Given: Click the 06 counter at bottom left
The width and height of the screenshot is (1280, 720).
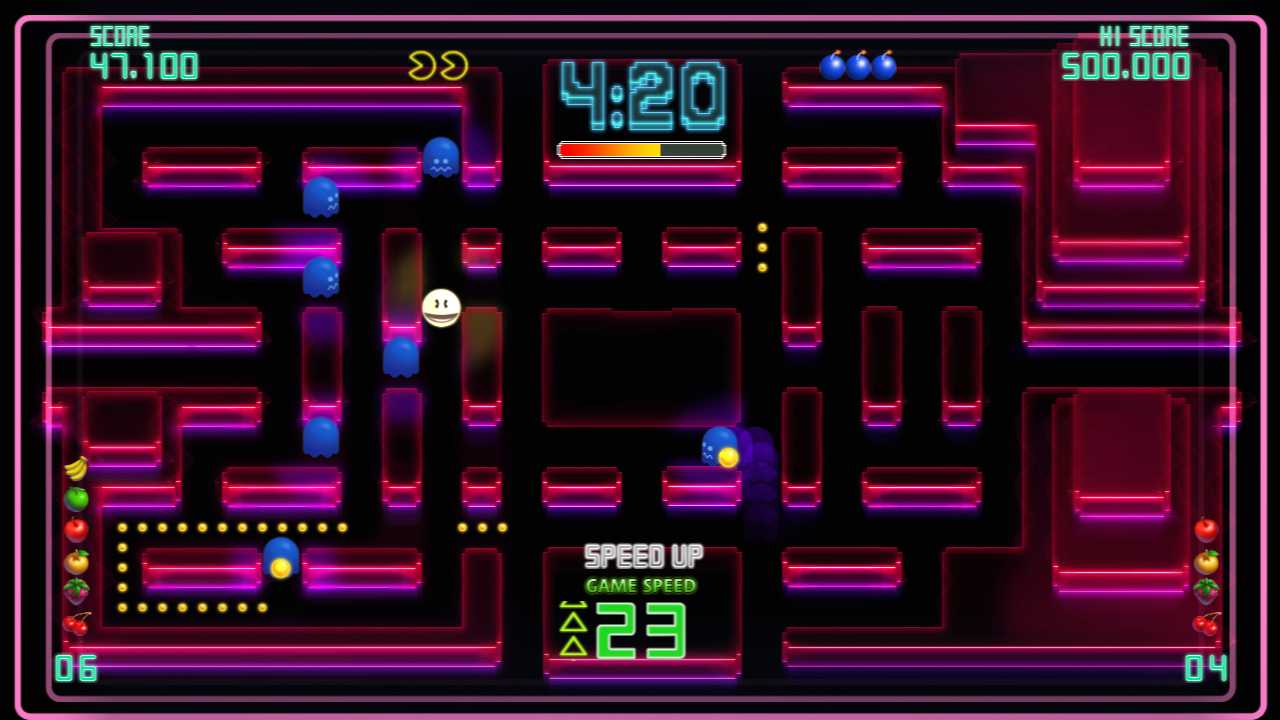Looking at the screenshot, I should click(x=78, y=670).
